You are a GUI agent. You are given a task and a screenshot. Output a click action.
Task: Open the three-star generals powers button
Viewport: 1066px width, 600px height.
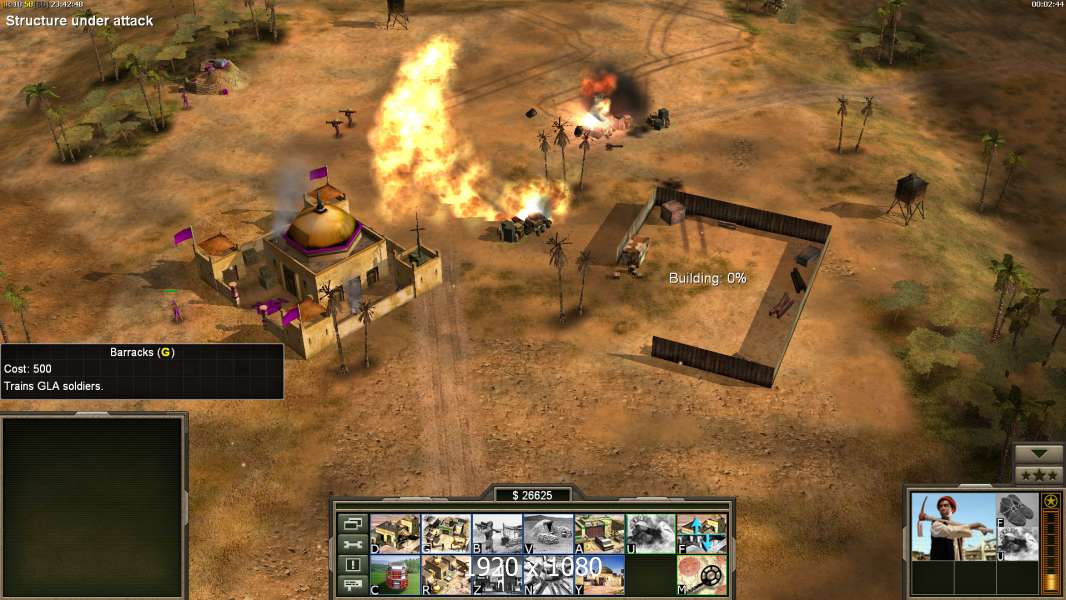point(1039,475)
